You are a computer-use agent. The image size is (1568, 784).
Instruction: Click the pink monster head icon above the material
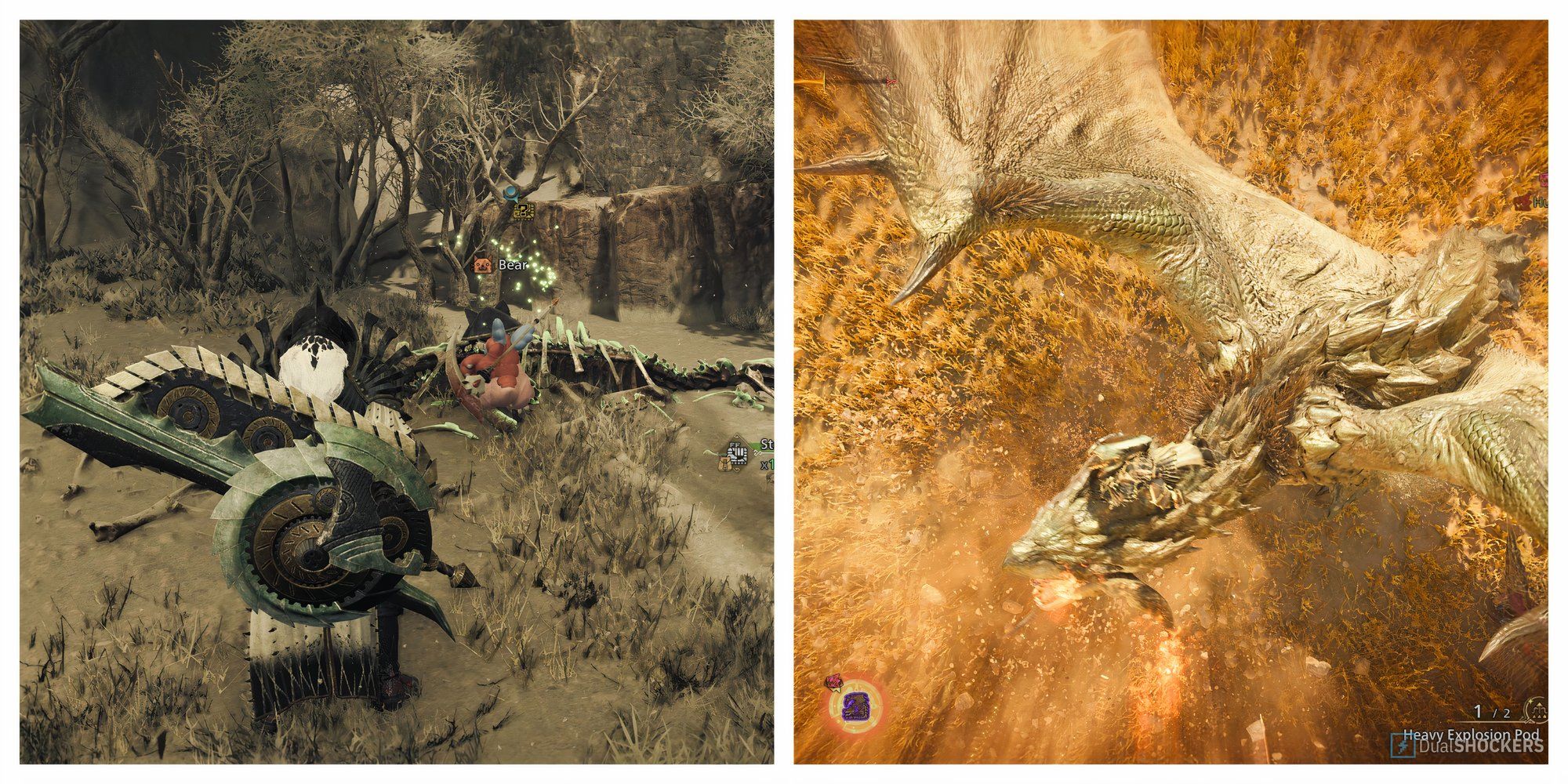click(x=833, y=682)
